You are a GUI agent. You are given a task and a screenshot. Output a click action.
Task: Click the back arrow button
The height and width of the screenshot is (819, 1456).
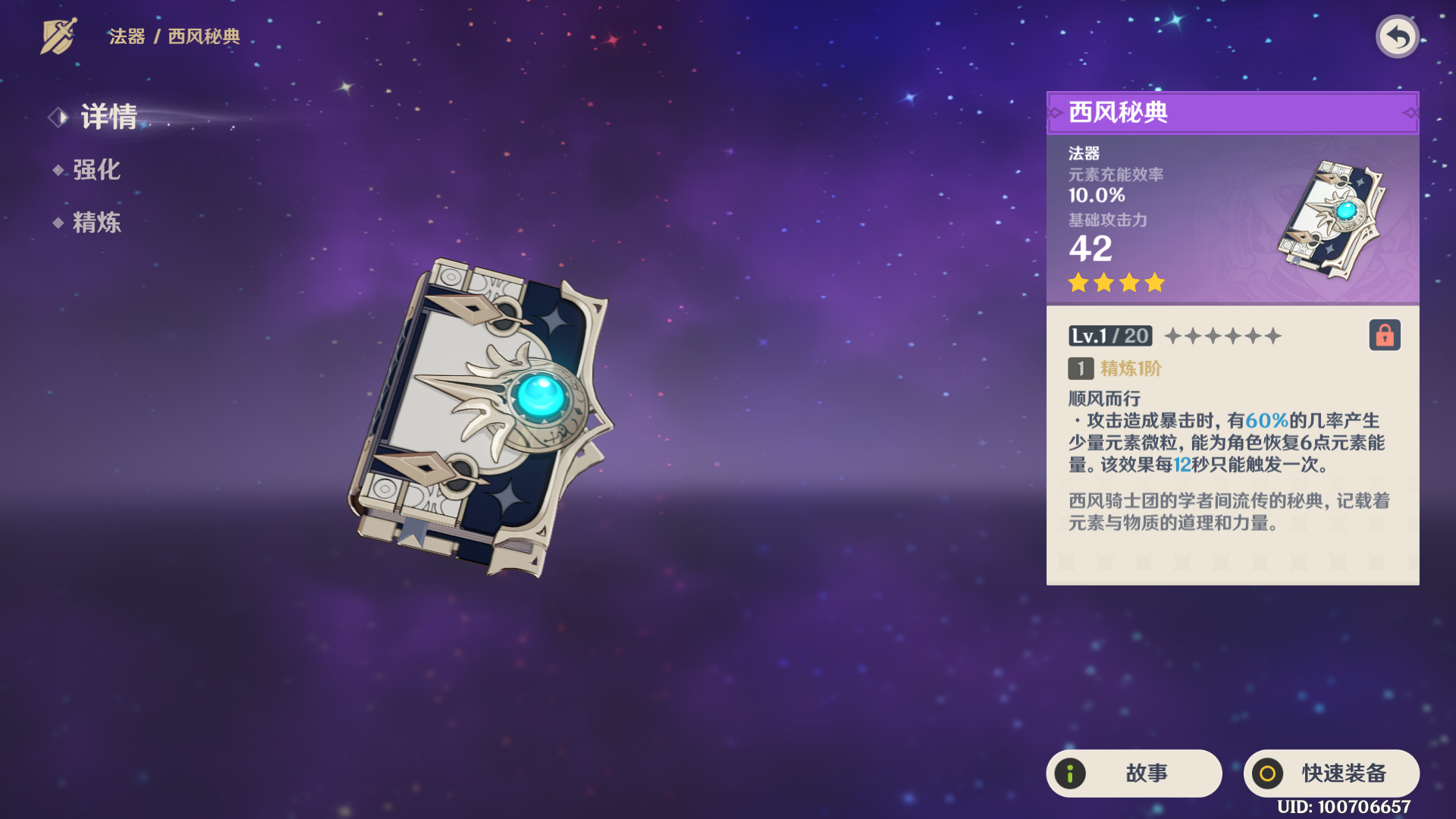(x=1397, y=36)
